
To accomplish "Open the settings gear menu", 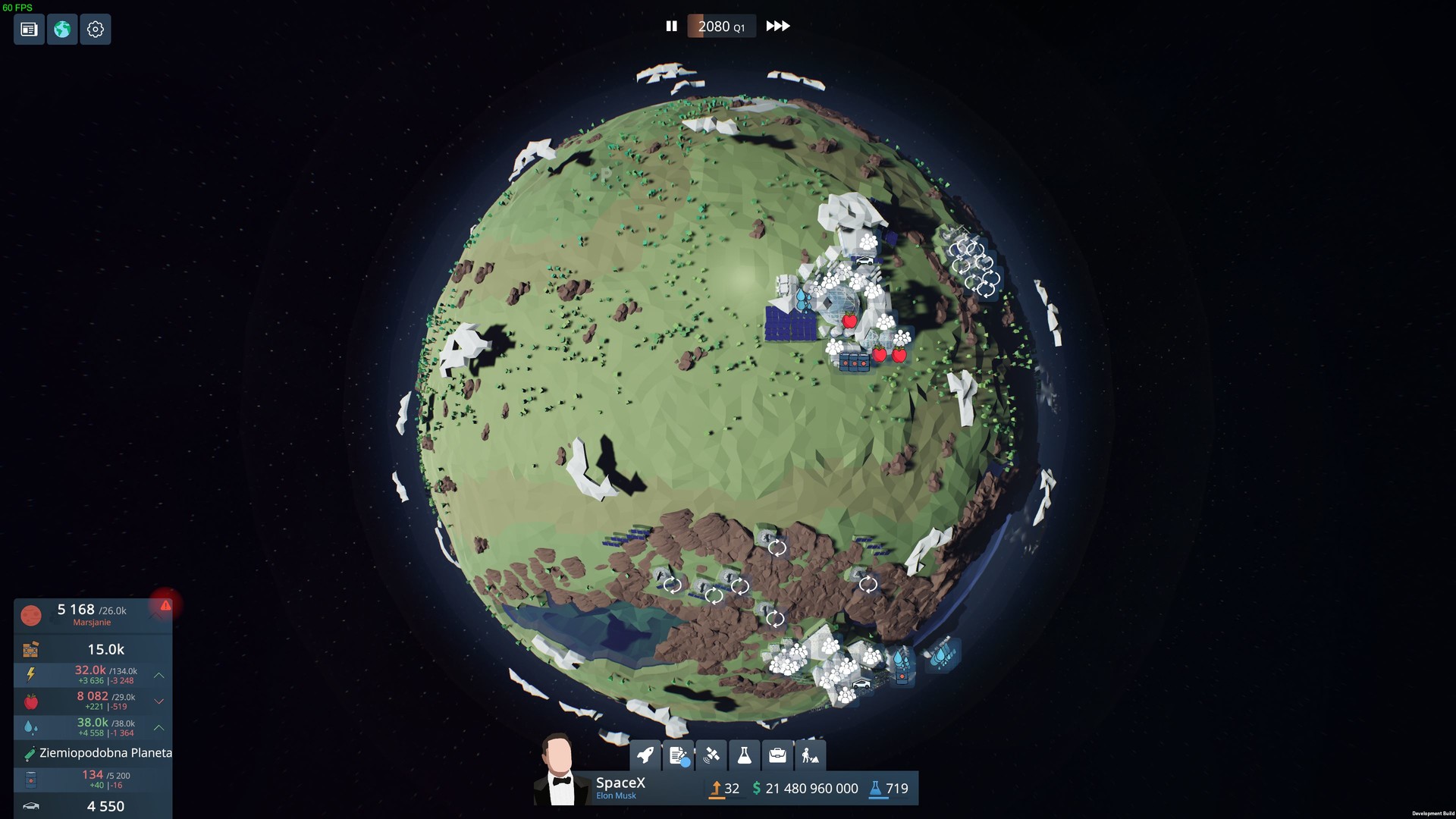I will coord(96,29).
